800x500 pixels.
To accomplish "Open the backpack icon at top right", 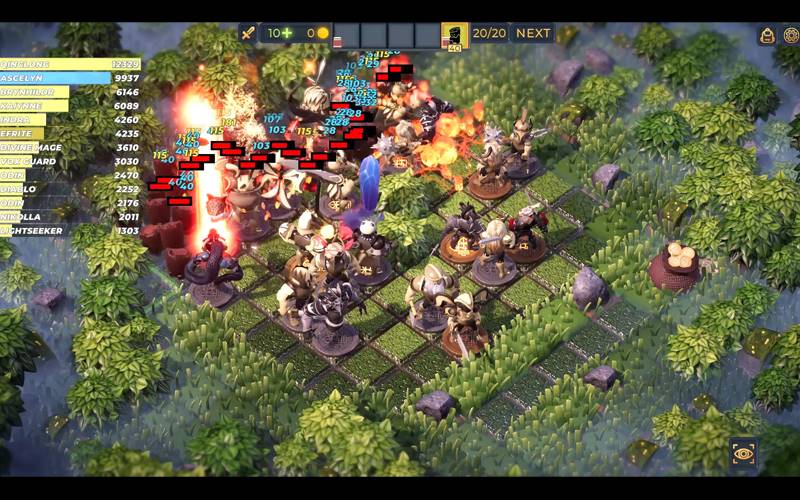I will click(x=767, y=36).
